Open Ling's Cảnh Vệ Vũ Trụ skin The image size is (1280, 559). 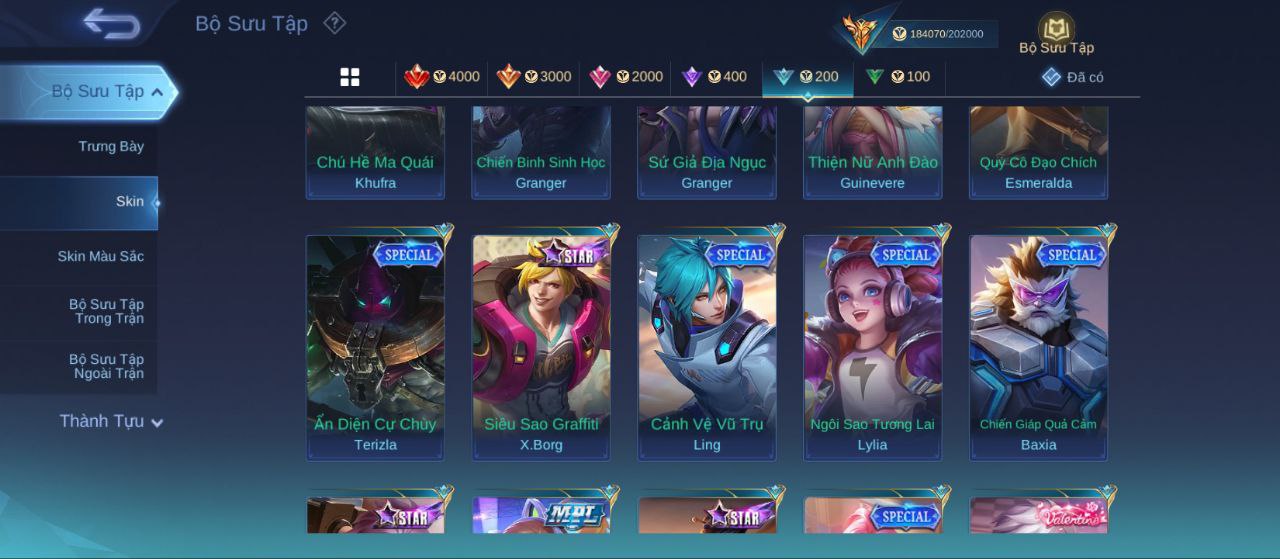707,345
